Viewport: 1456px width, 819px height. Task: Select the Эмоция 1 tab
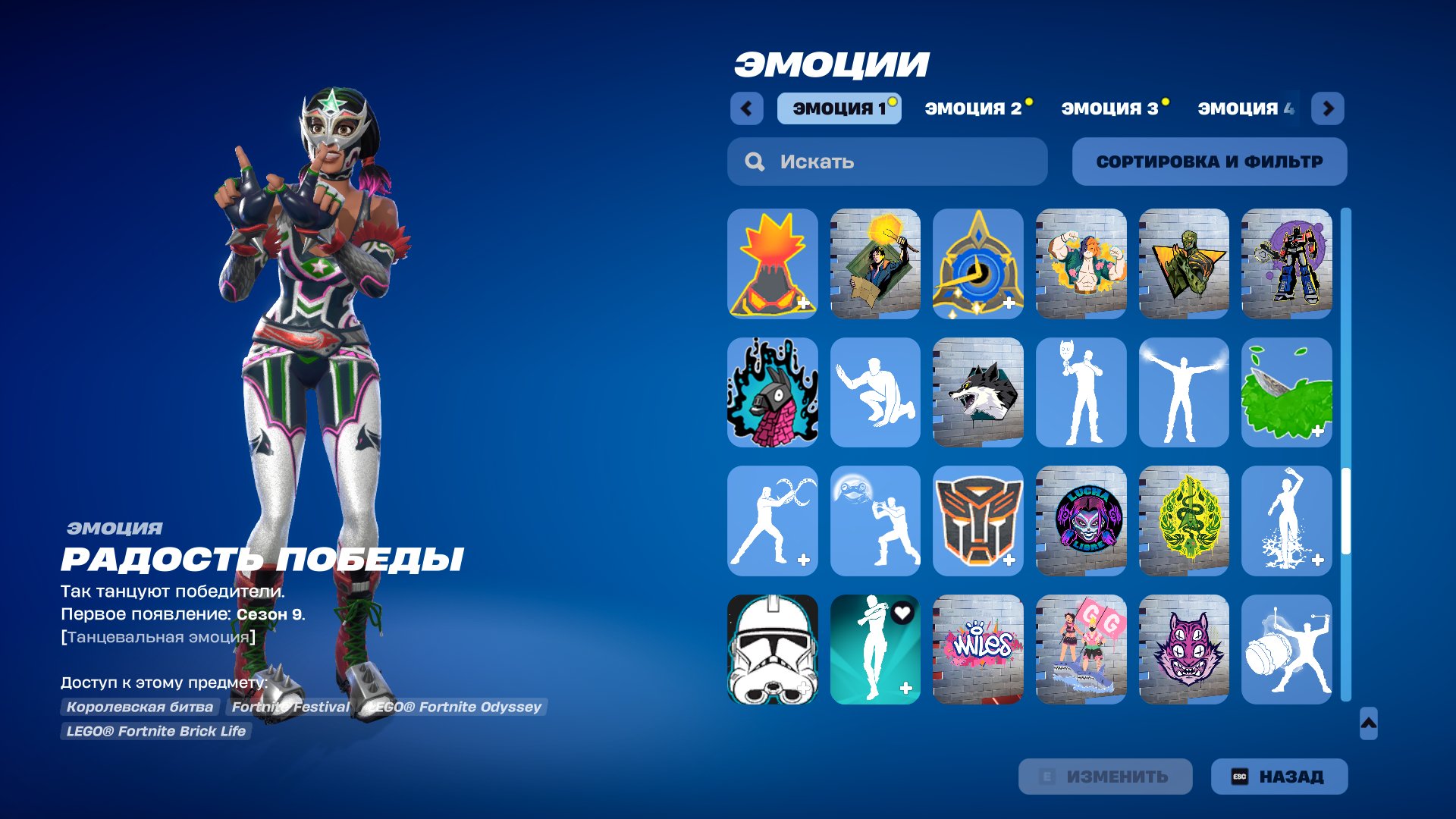coord(839,108)
